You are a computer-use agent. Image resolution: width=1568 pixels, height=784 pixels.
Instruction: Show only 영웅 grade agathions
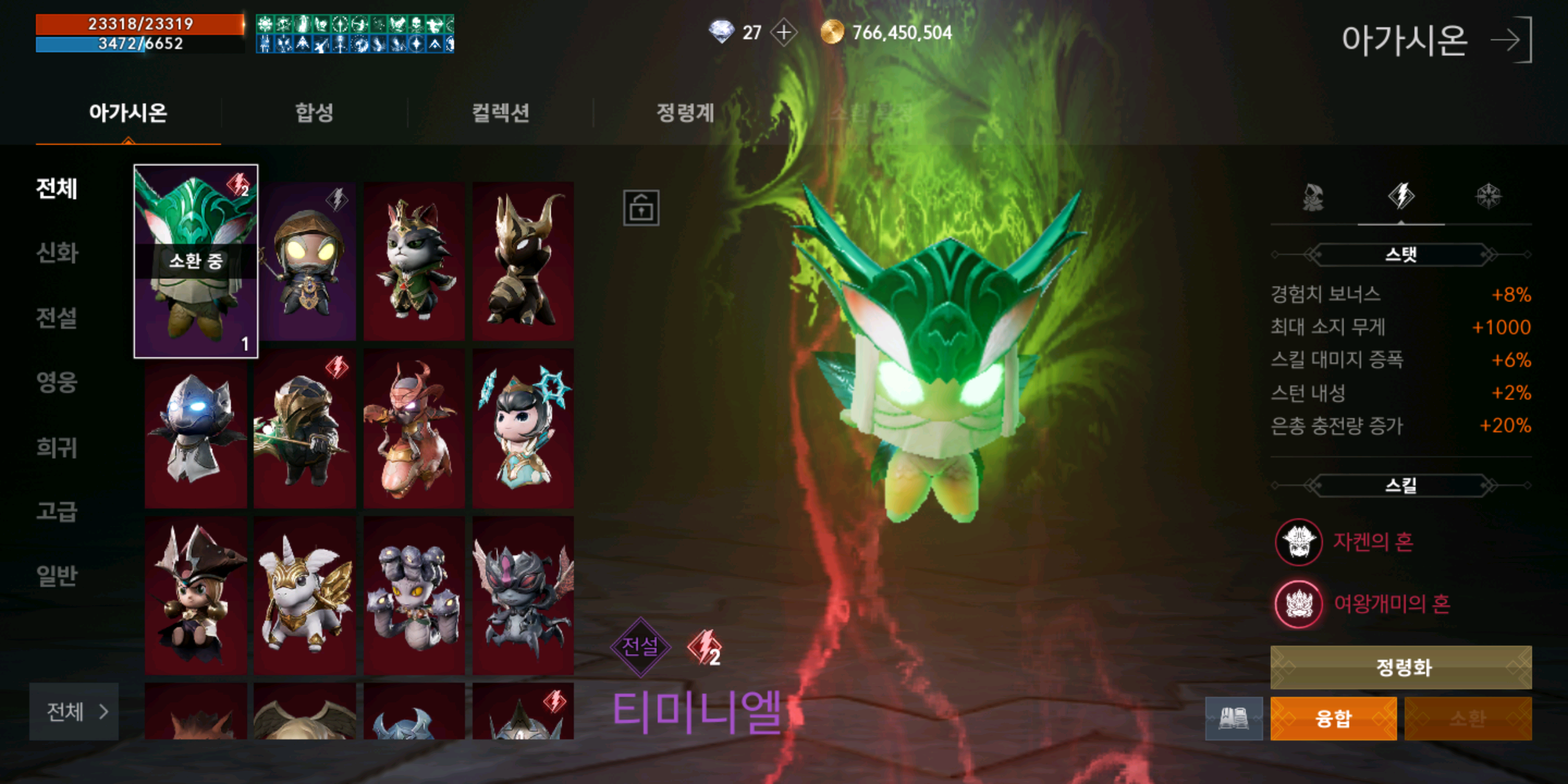[x=57, y=382]
